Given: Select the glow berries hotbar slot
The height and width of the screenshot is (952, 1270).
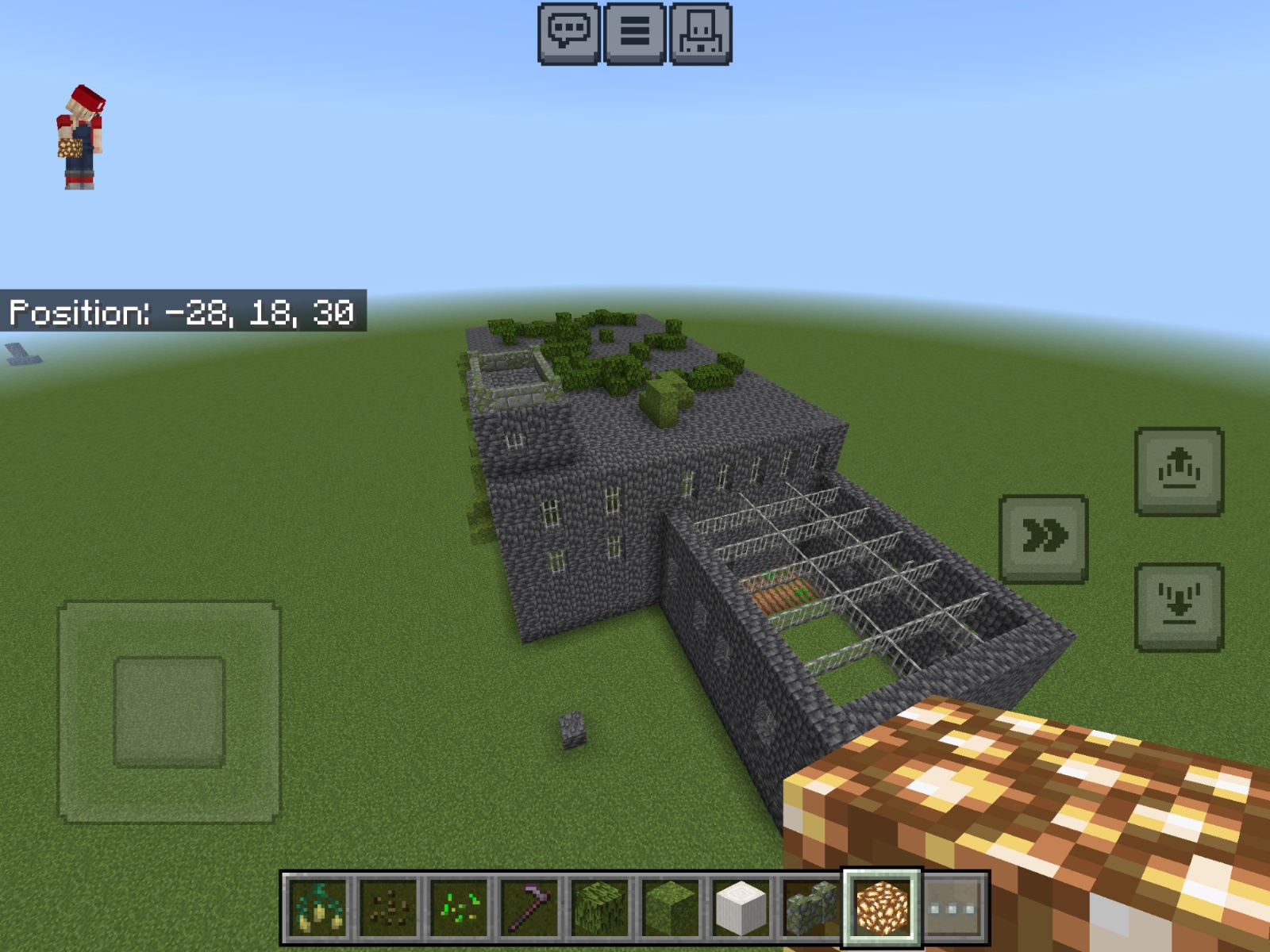Looking at the screenshot, I should pyautogui.click(x=318, y=908).
